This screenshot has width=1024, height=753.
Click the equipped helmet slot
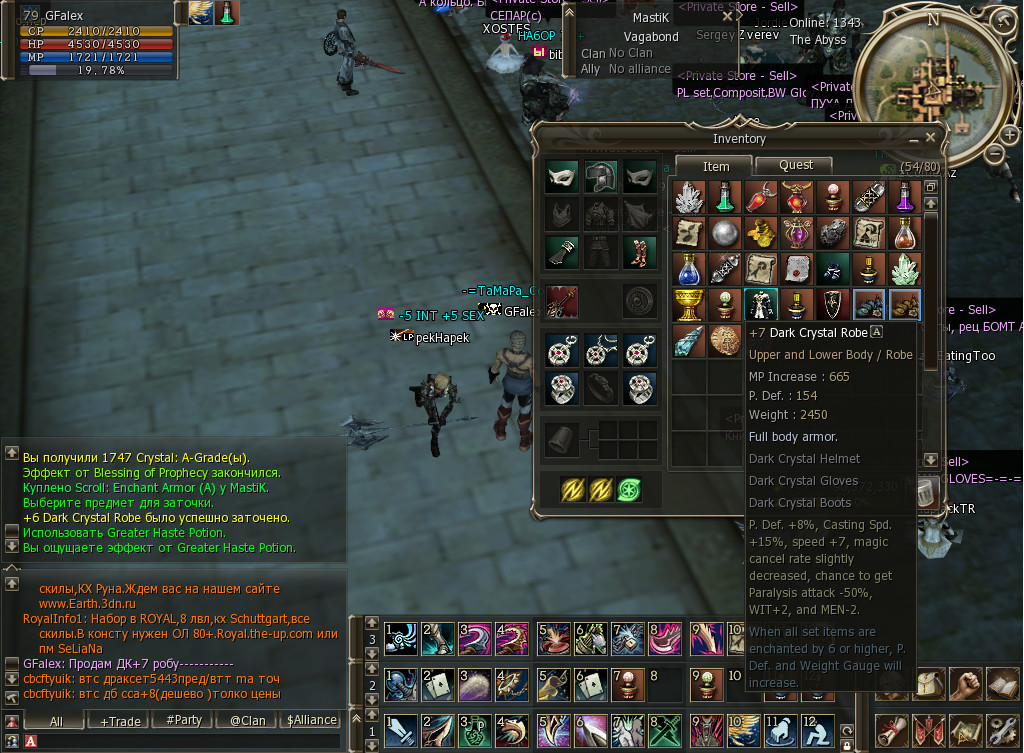pos(601,177)
